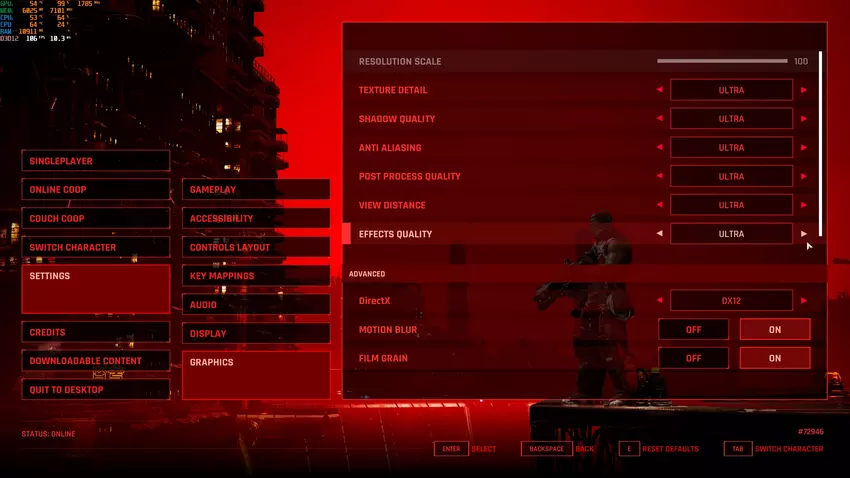The width and height of the screenshot is (850, 478).
Task: Open Display settings
Action: (x=256, y=333)
